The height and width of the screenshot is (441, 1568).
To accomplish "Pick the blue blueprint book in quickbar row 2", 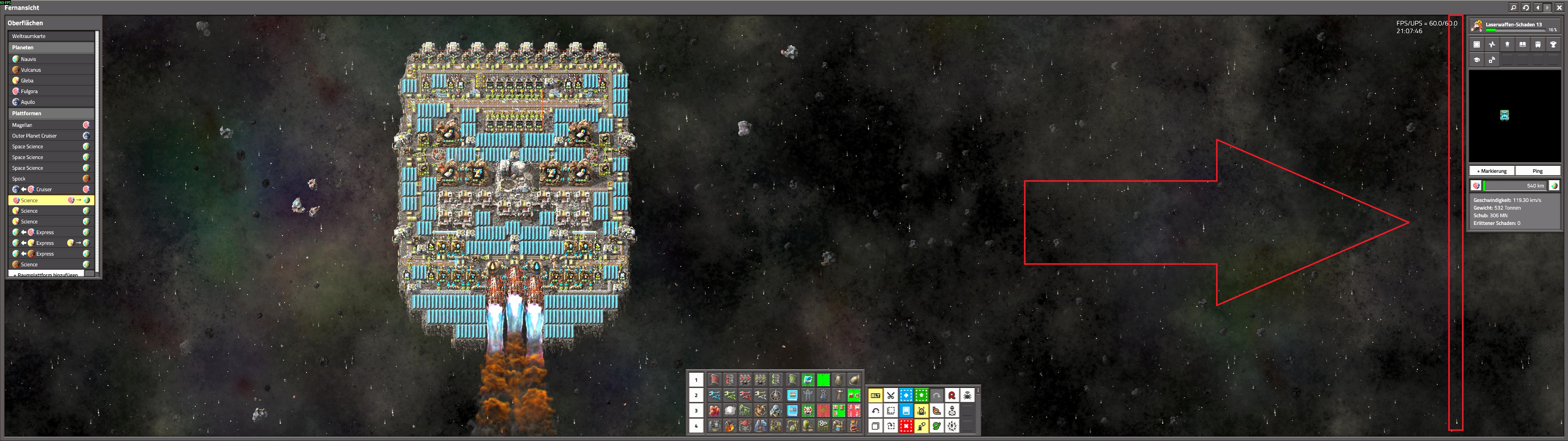I will tap(792, 395).
